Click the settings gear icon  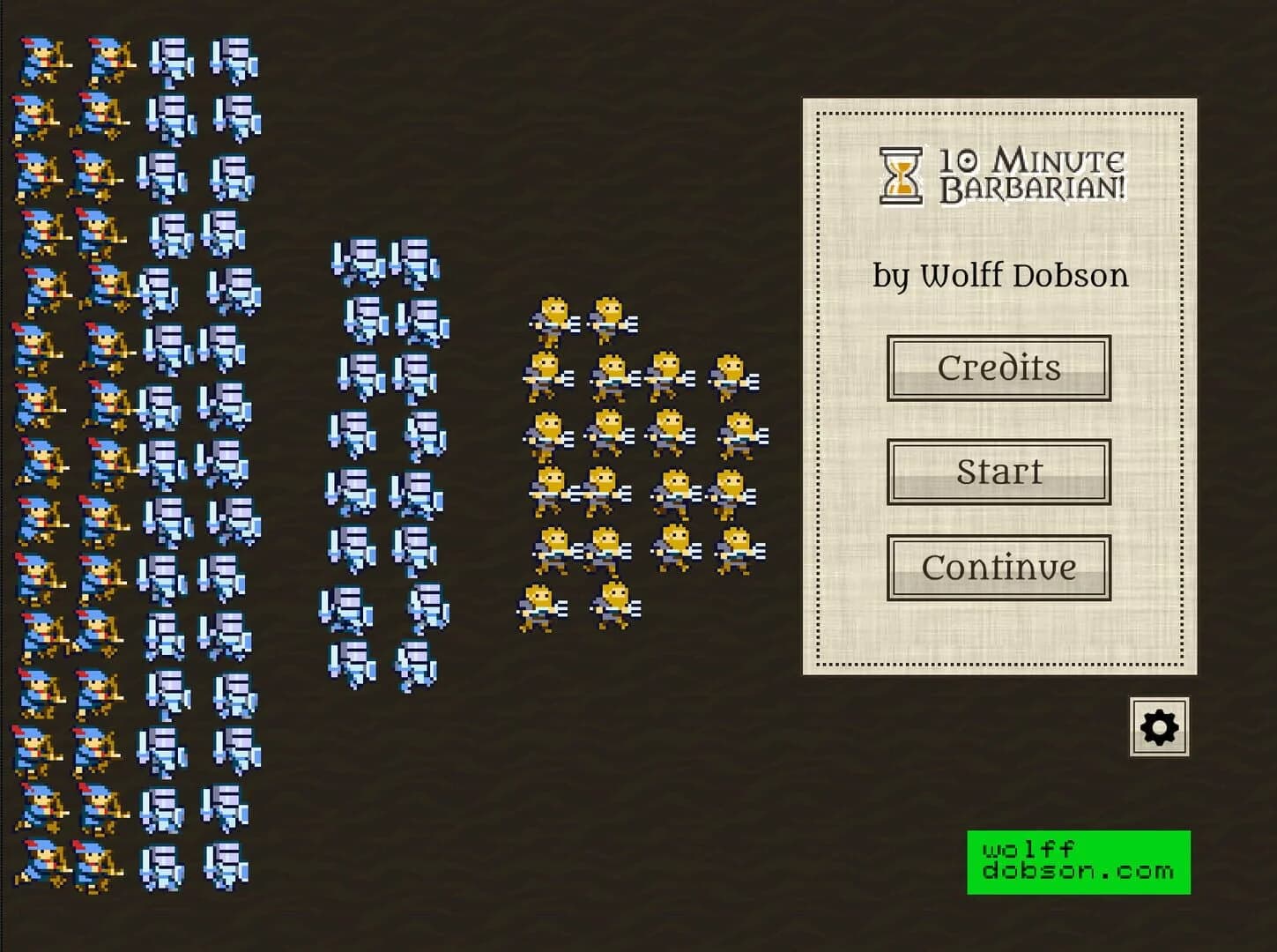tap(1159, 727)
